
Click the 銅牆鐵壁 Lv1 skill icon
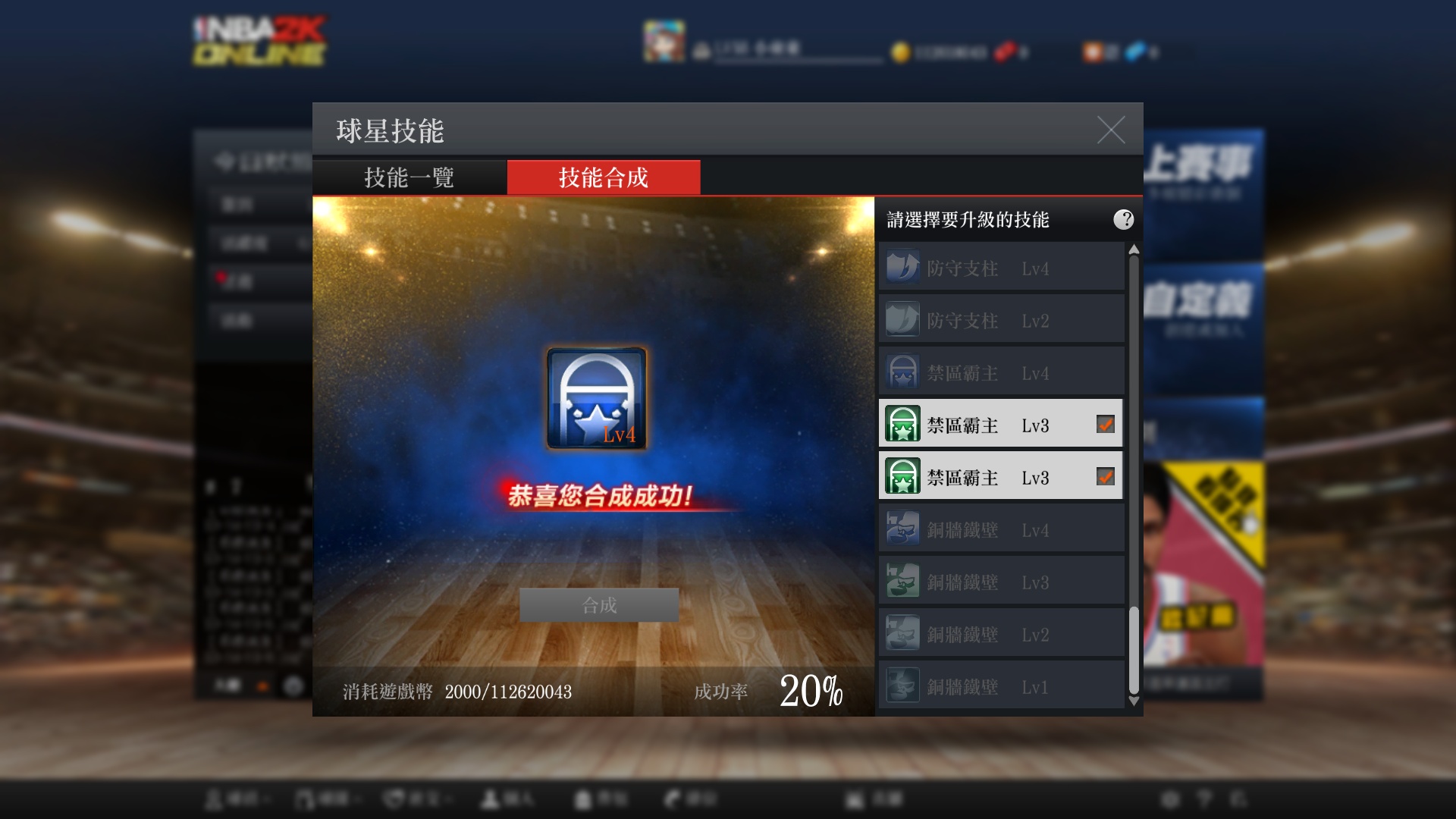(x=902, y=686)
